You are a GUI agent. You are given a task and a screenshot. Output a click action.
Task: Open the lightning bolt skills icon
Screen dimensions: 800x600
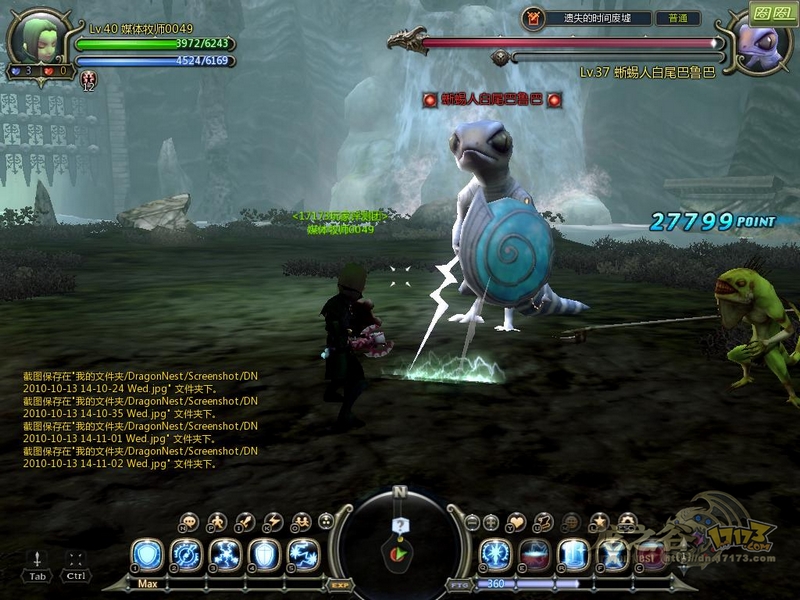[273, 521]
